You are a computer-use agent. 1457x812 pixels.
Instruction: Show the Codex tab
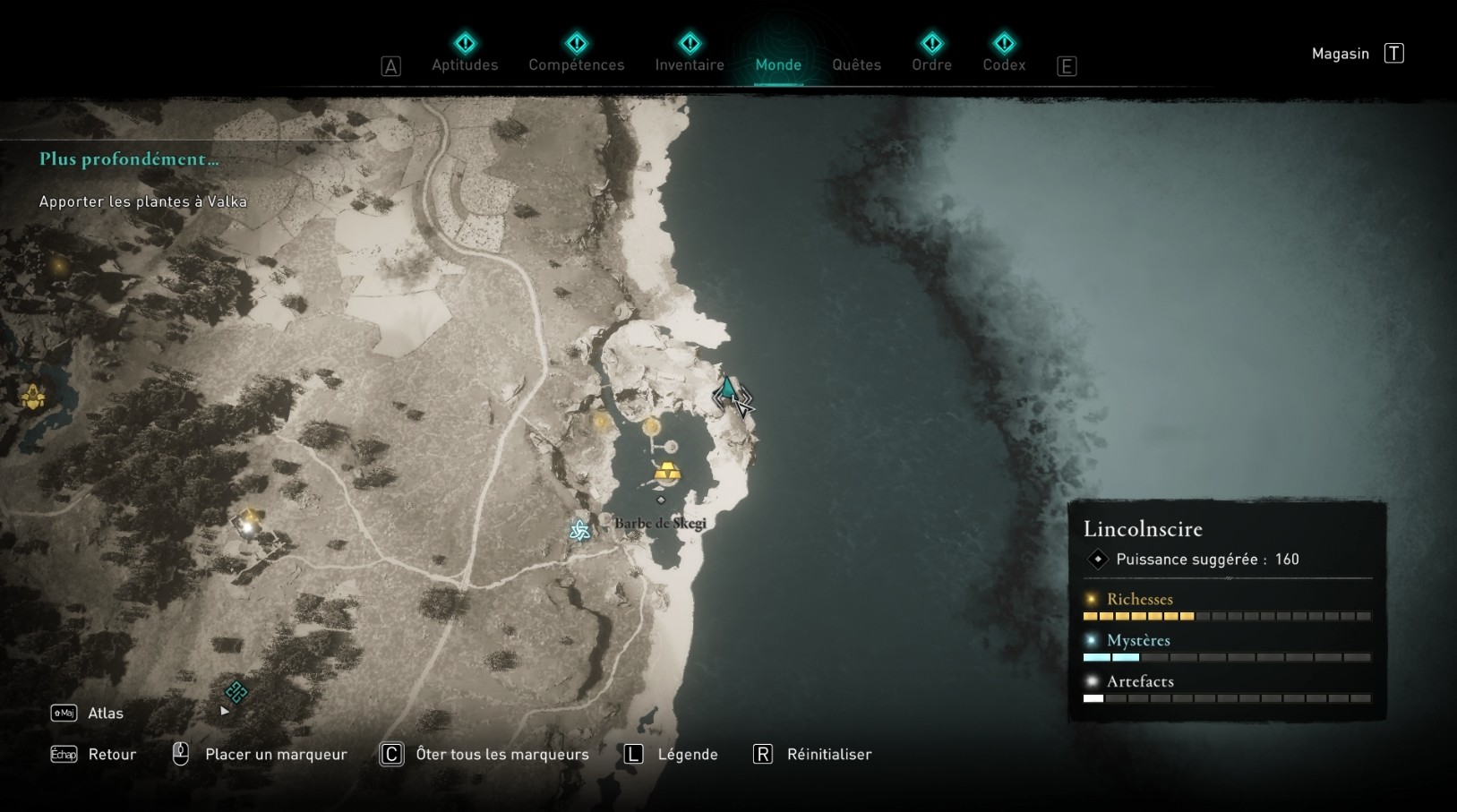click(x=1004, y=64)
